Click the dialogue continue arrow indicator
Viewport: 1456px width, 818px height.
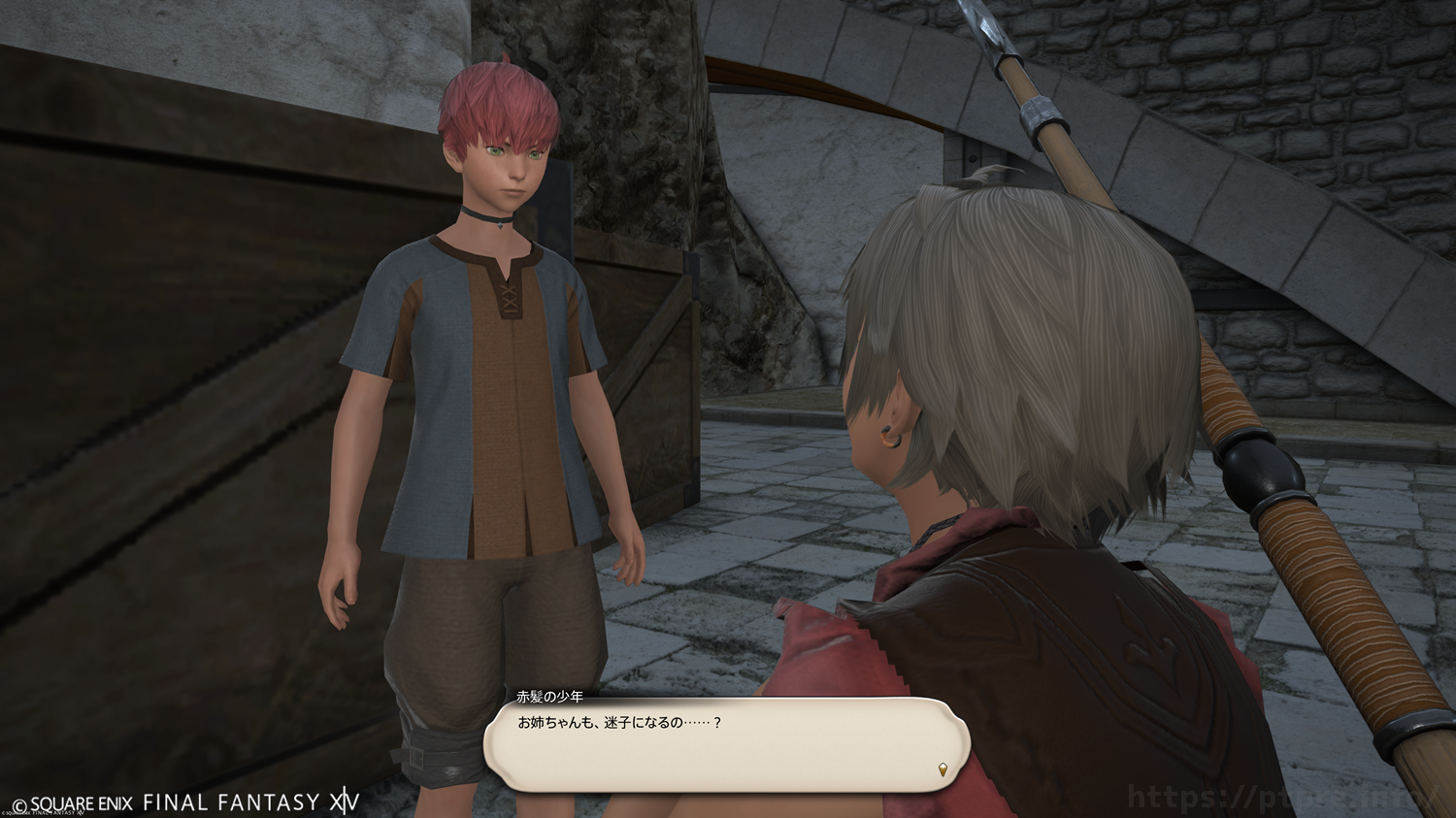943,770
